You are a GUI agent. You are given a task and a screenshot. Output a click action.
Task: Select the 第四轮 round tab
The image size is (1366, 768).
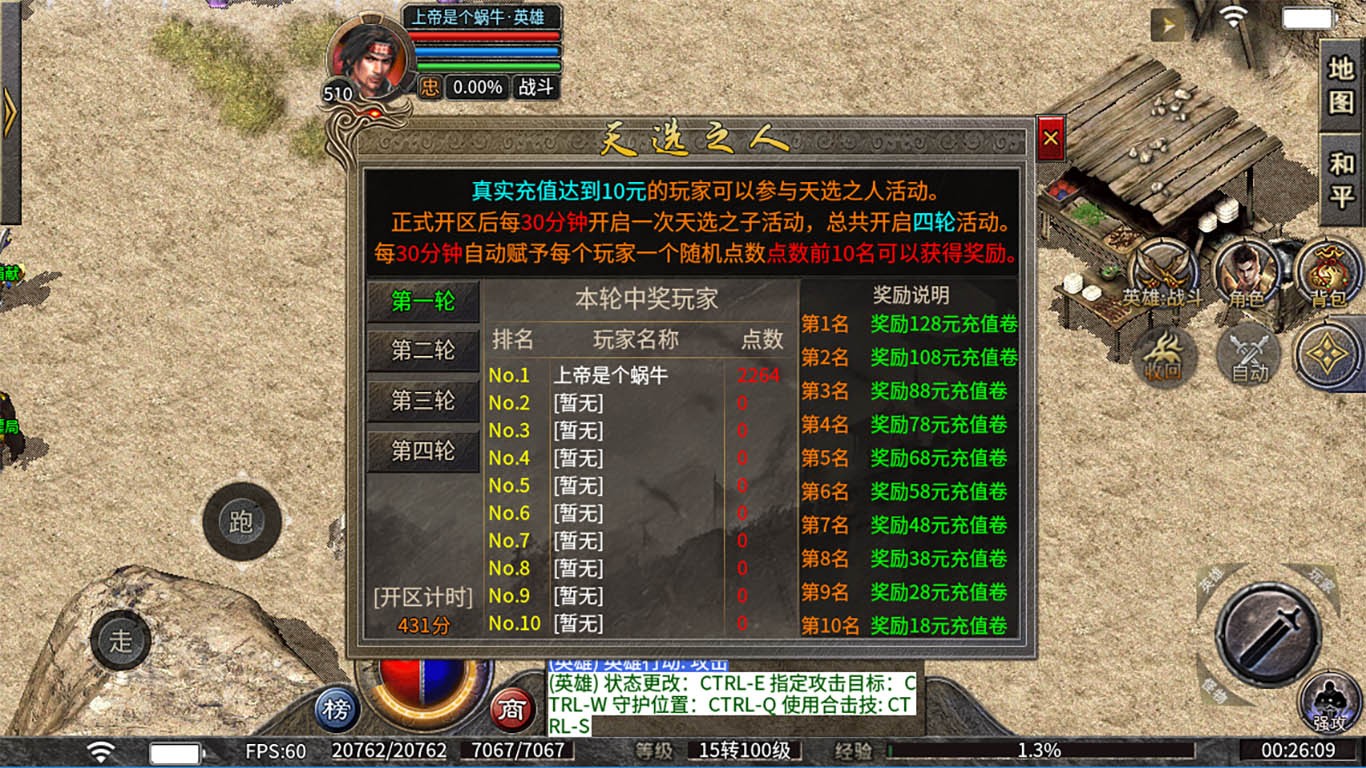tap(423, 451)
